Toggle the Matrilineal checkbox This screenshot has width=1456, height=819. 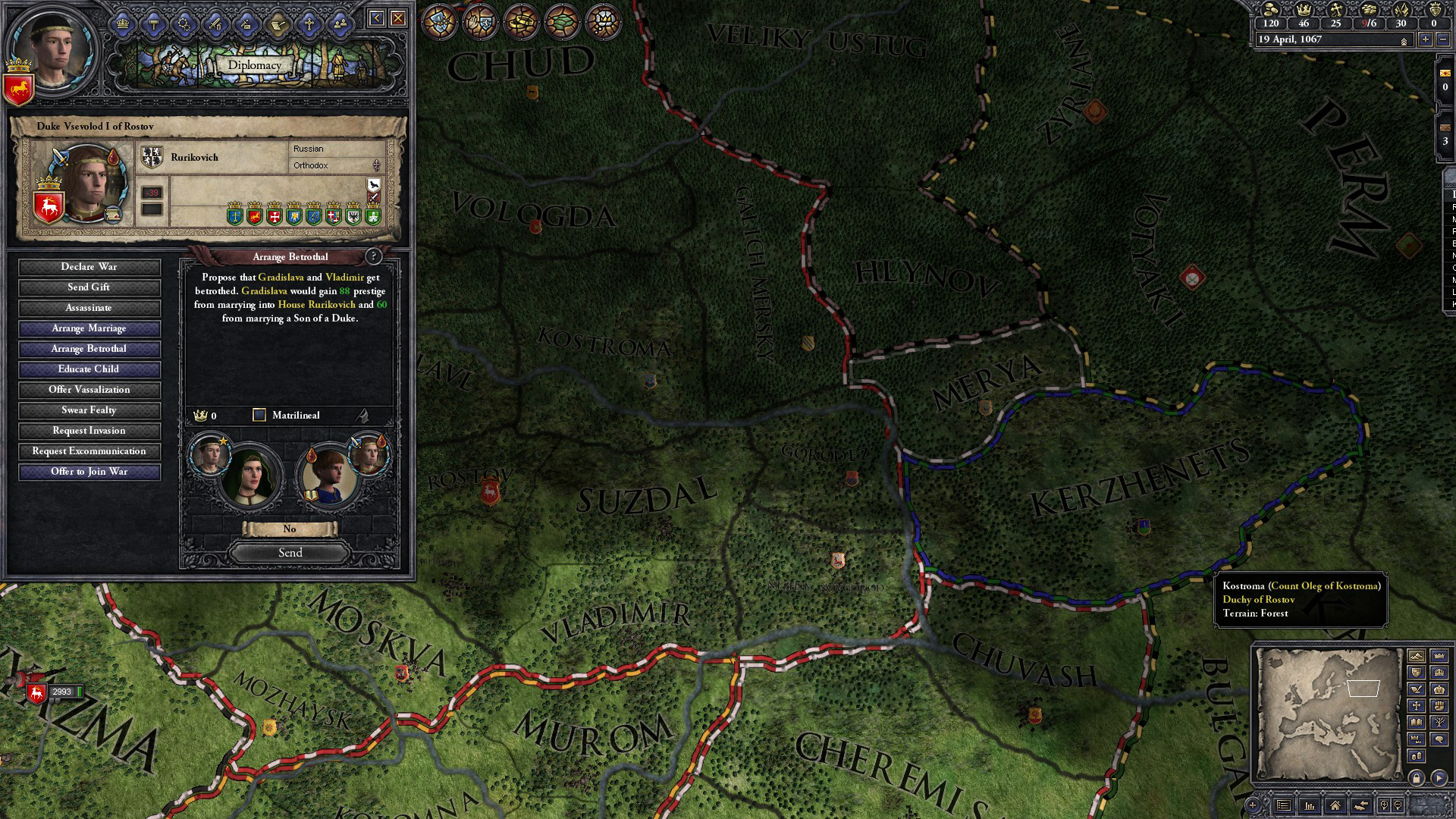click(259, 415)
